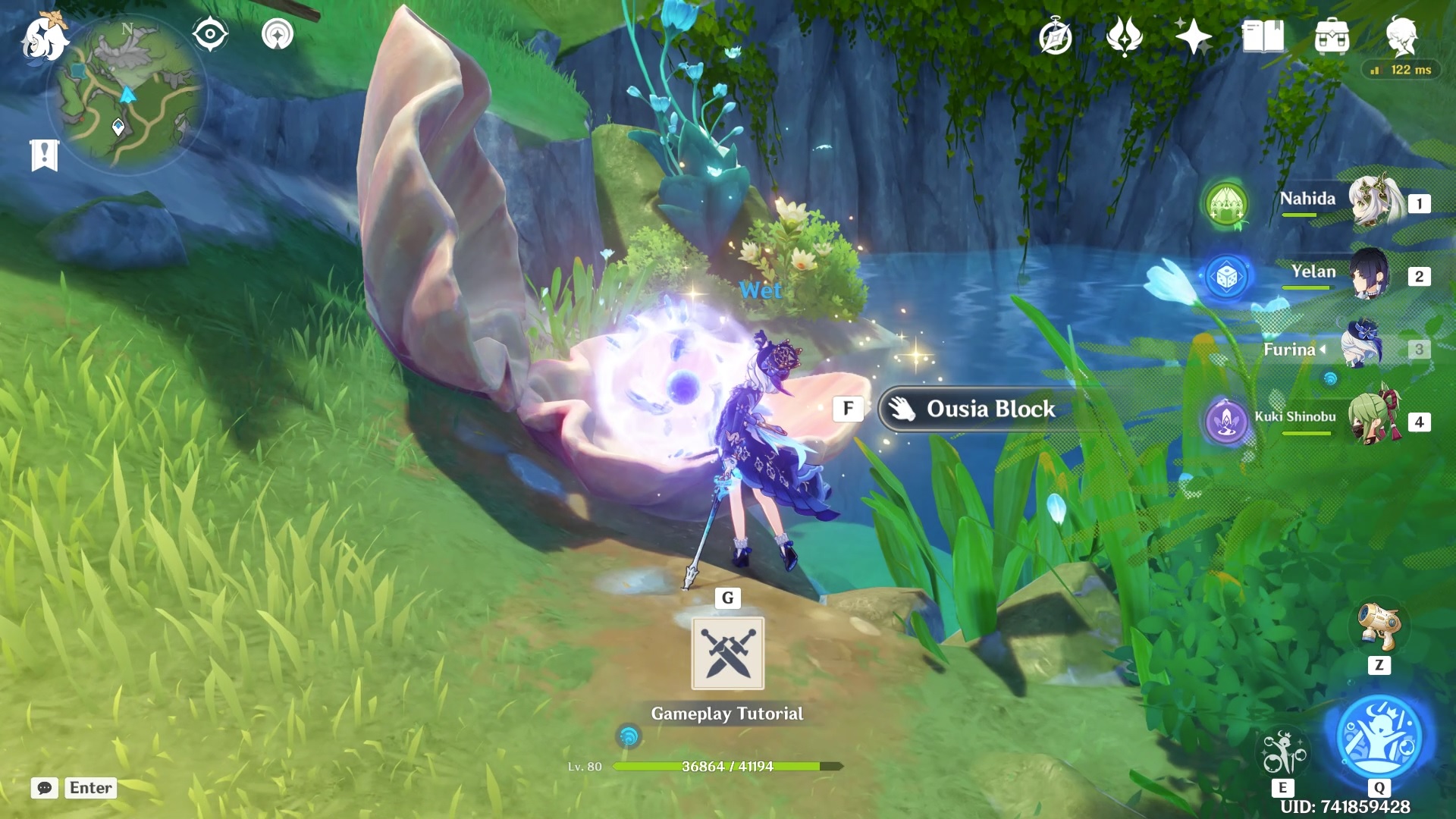The image size is (1456, 819).
Task: Use the gadget above the Z key
Action: (x=1379, y=627)
